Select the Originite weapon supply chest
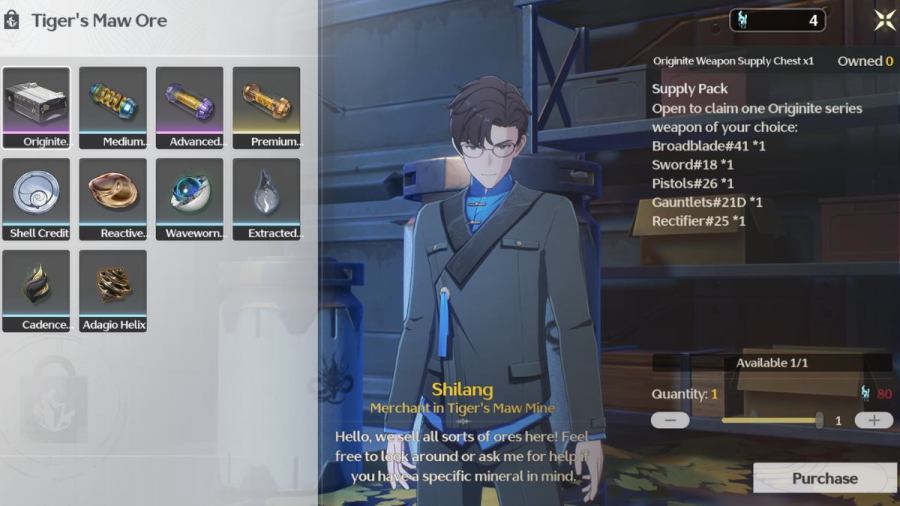The height and width of the screenshot is (506, 900). 36,108
